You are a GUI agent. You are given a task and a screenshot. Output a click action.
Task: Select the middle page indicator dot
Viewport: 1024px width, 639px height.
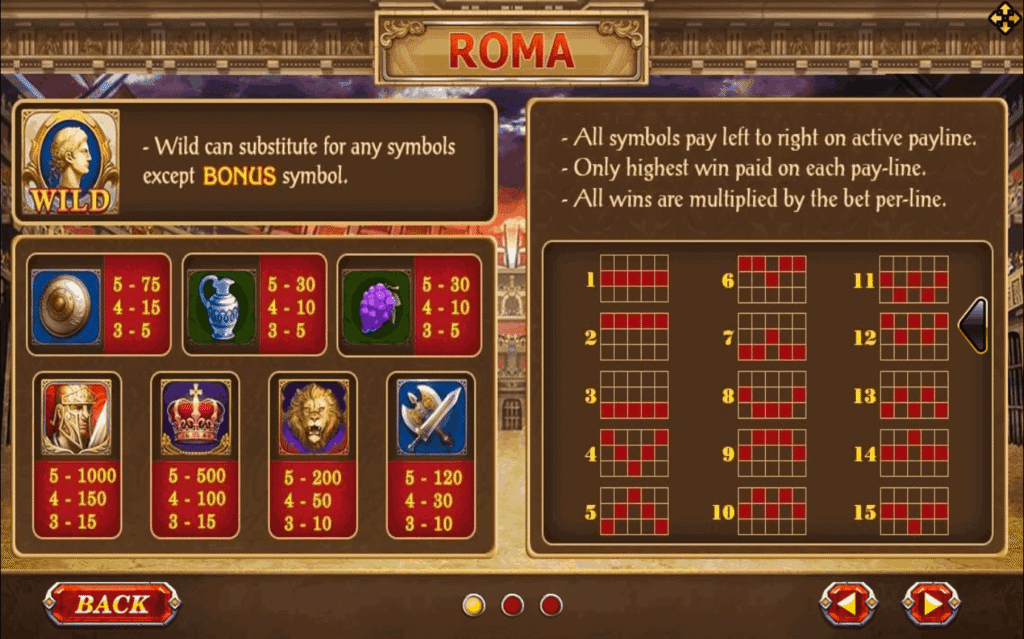tap(512, 605)
